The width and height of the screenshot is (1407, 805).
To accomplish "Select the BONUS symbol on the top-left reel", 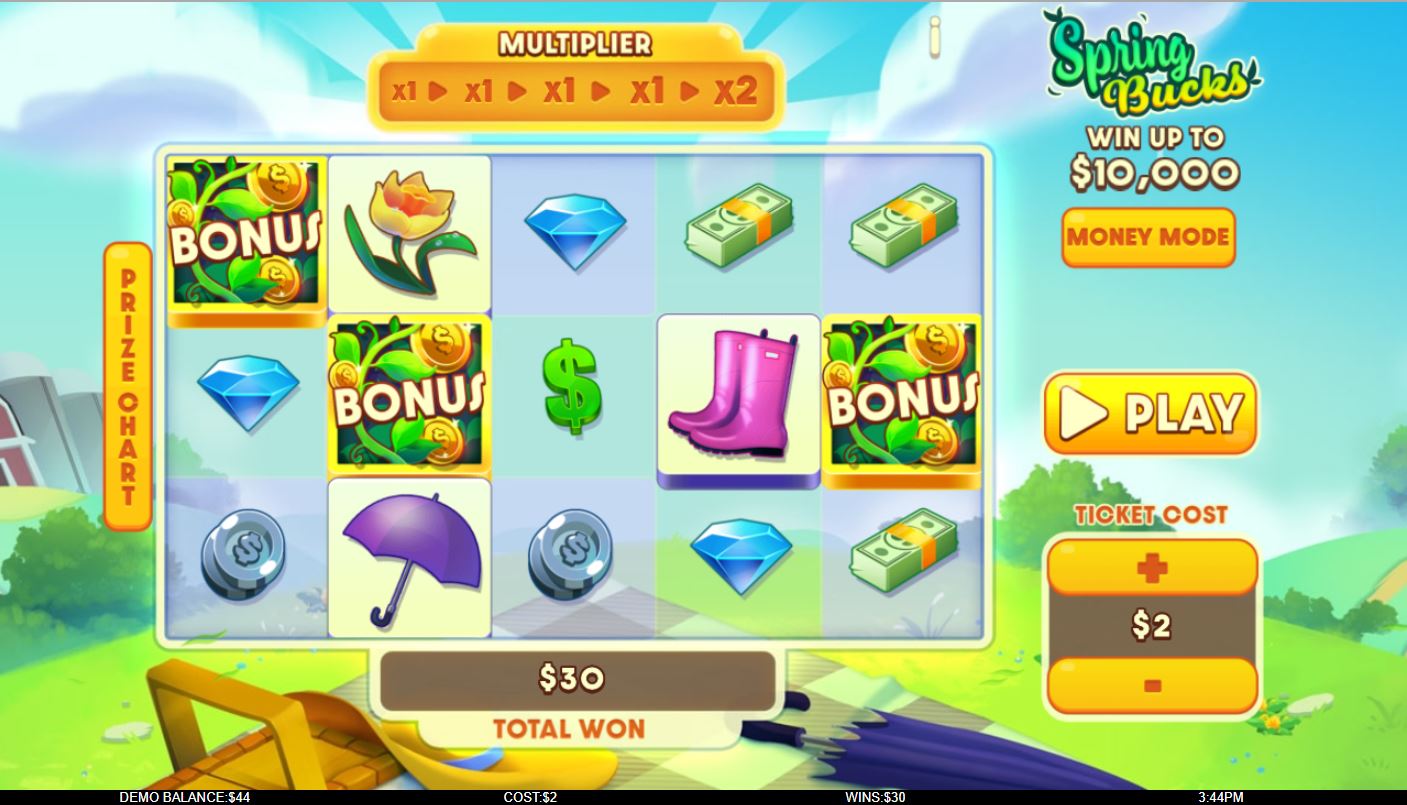I will tap(245, 232).
